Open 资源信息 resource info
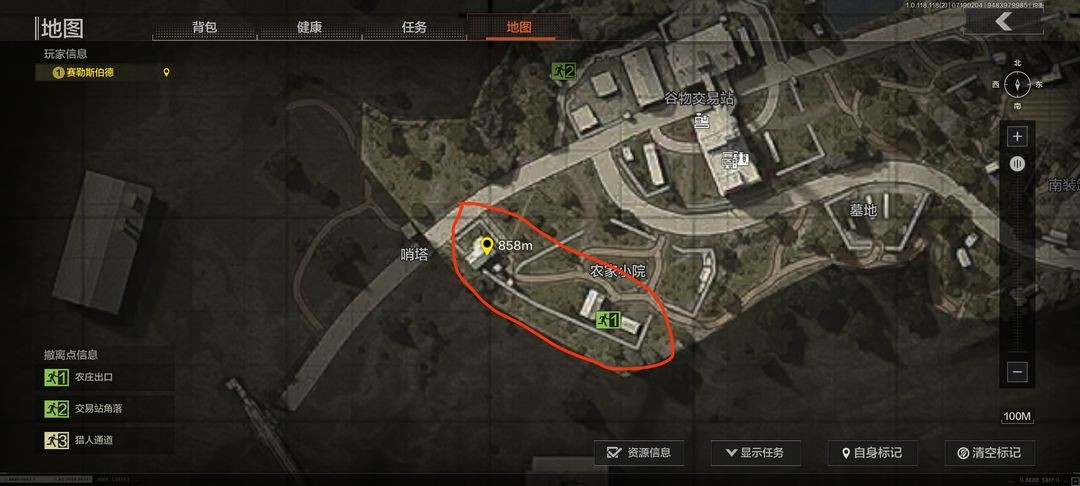Viewport: 1080px width, 486px height. click(639, 453)
